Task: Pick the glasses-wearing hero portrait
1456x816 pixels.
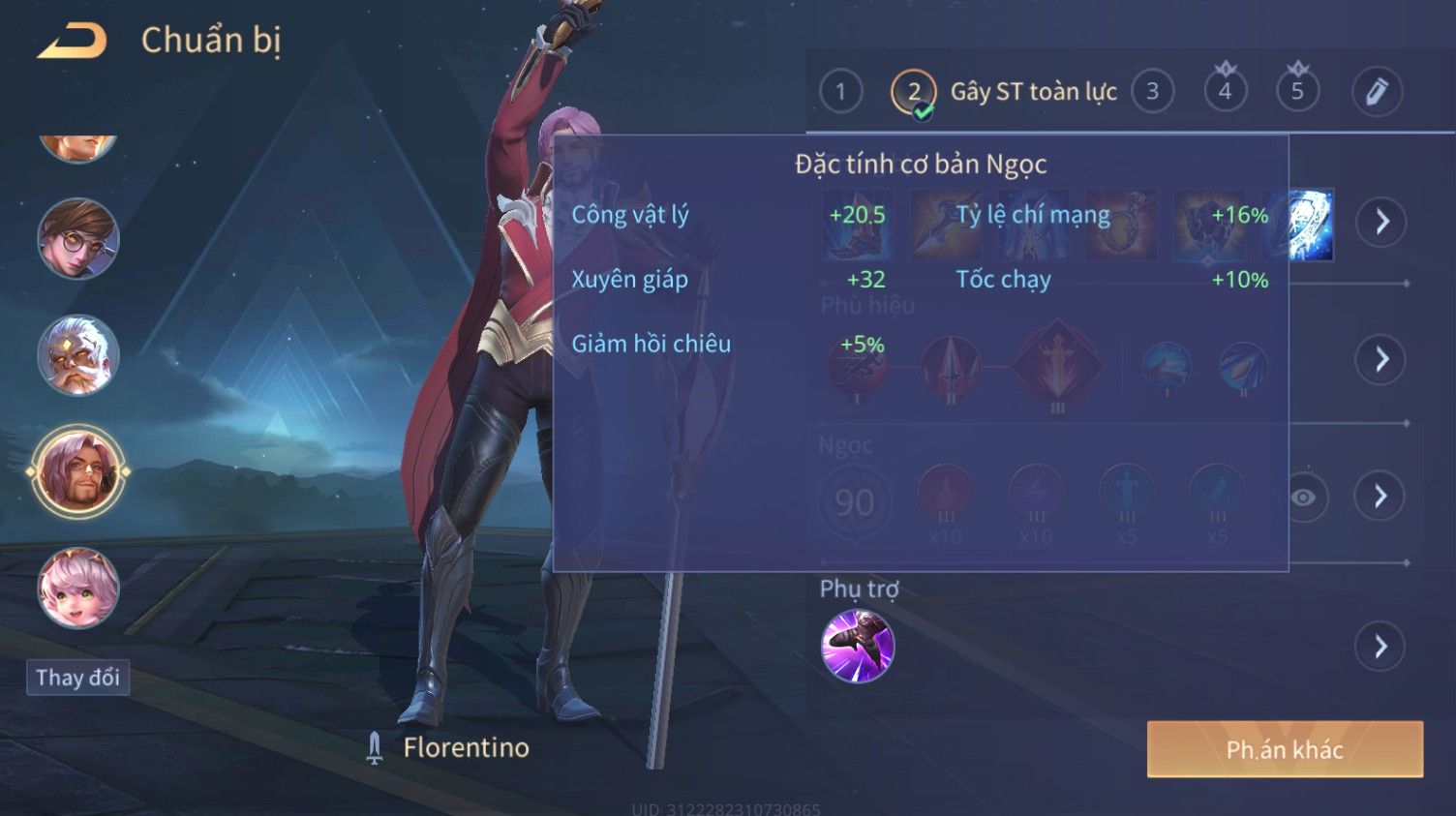Action: pos(77,239)
